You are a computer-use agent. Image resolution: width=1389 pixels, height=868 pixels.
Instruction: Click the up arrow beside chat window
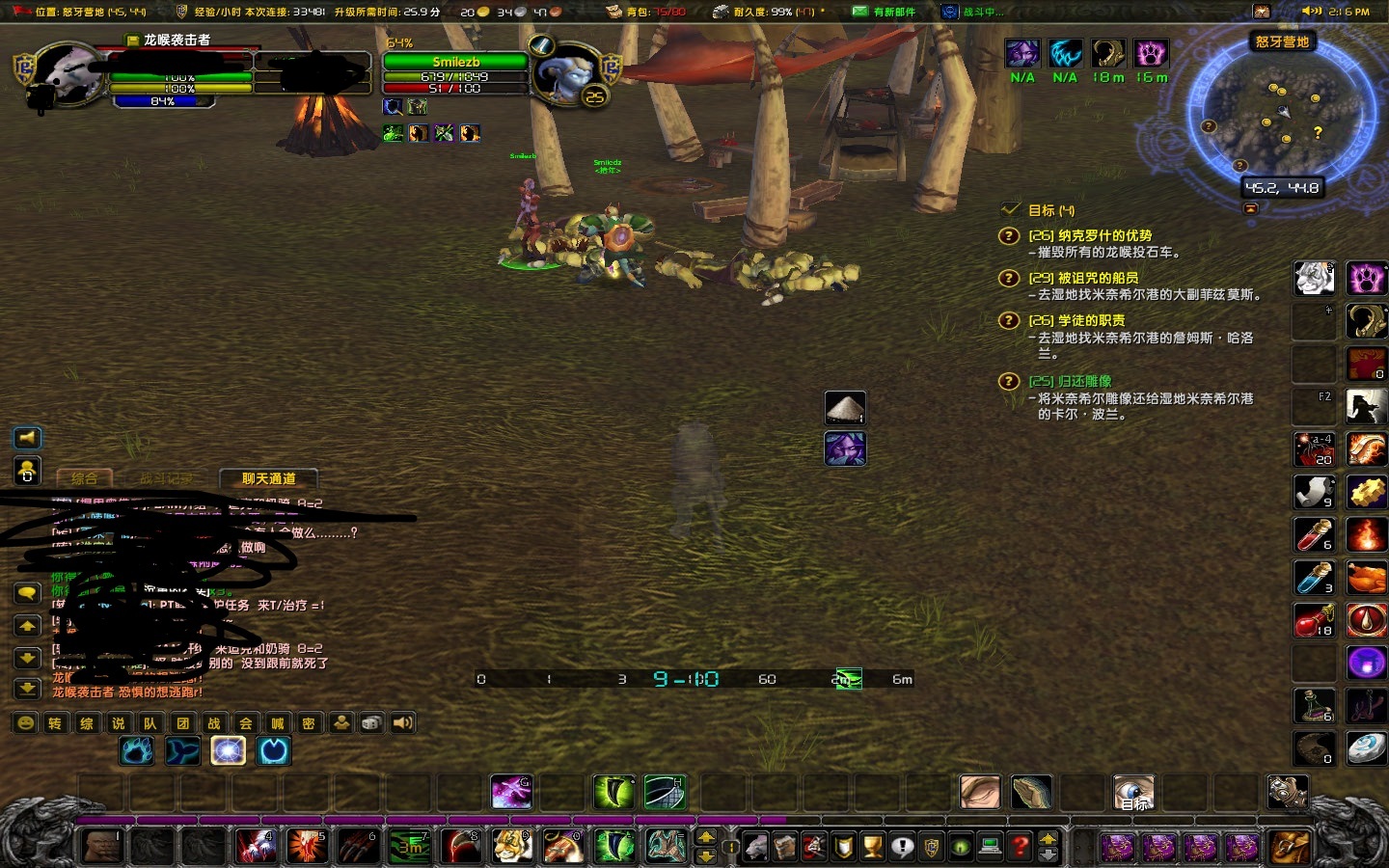[x=27, y=626]
